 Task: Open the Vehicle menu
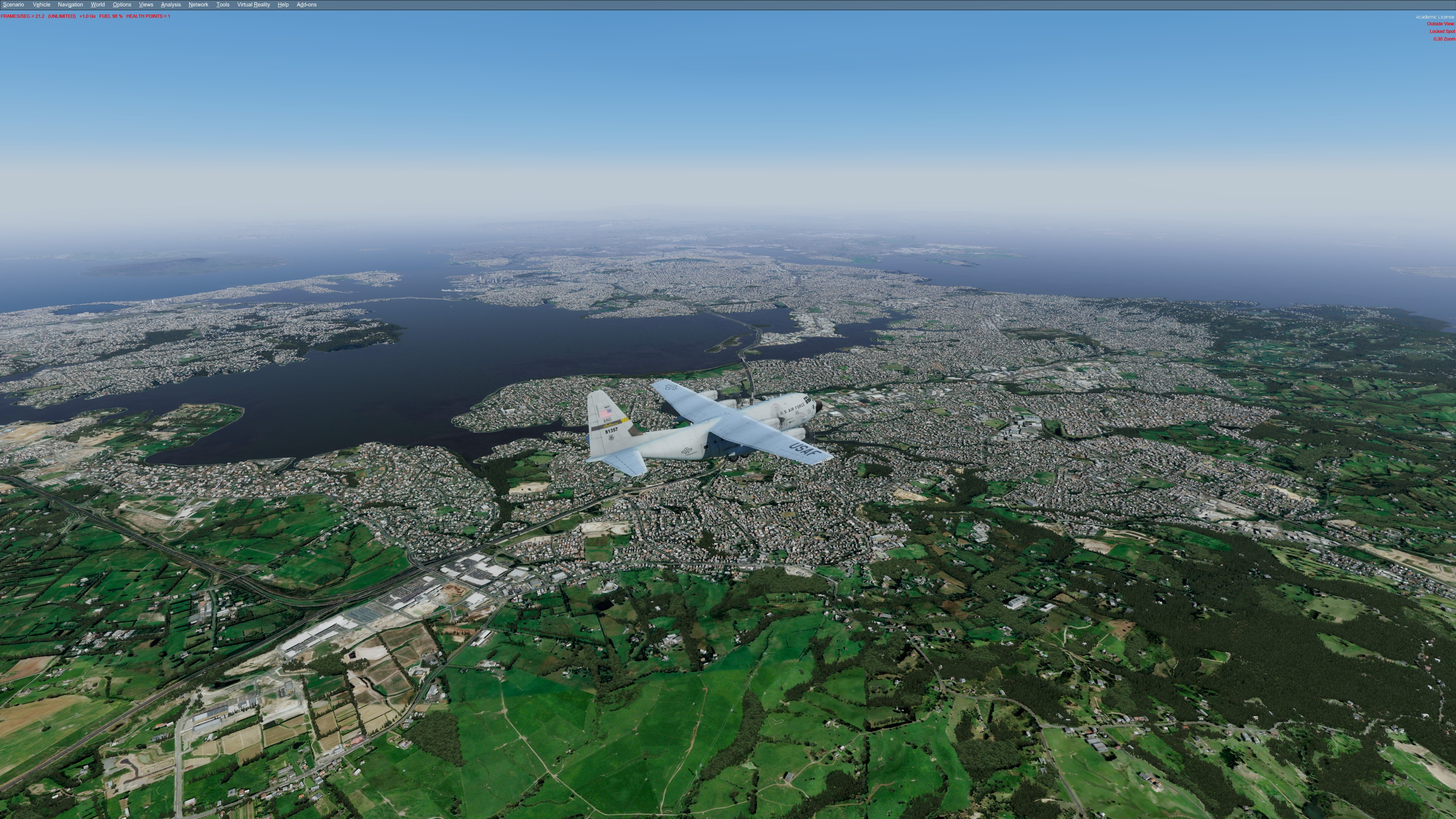(41, 5)
